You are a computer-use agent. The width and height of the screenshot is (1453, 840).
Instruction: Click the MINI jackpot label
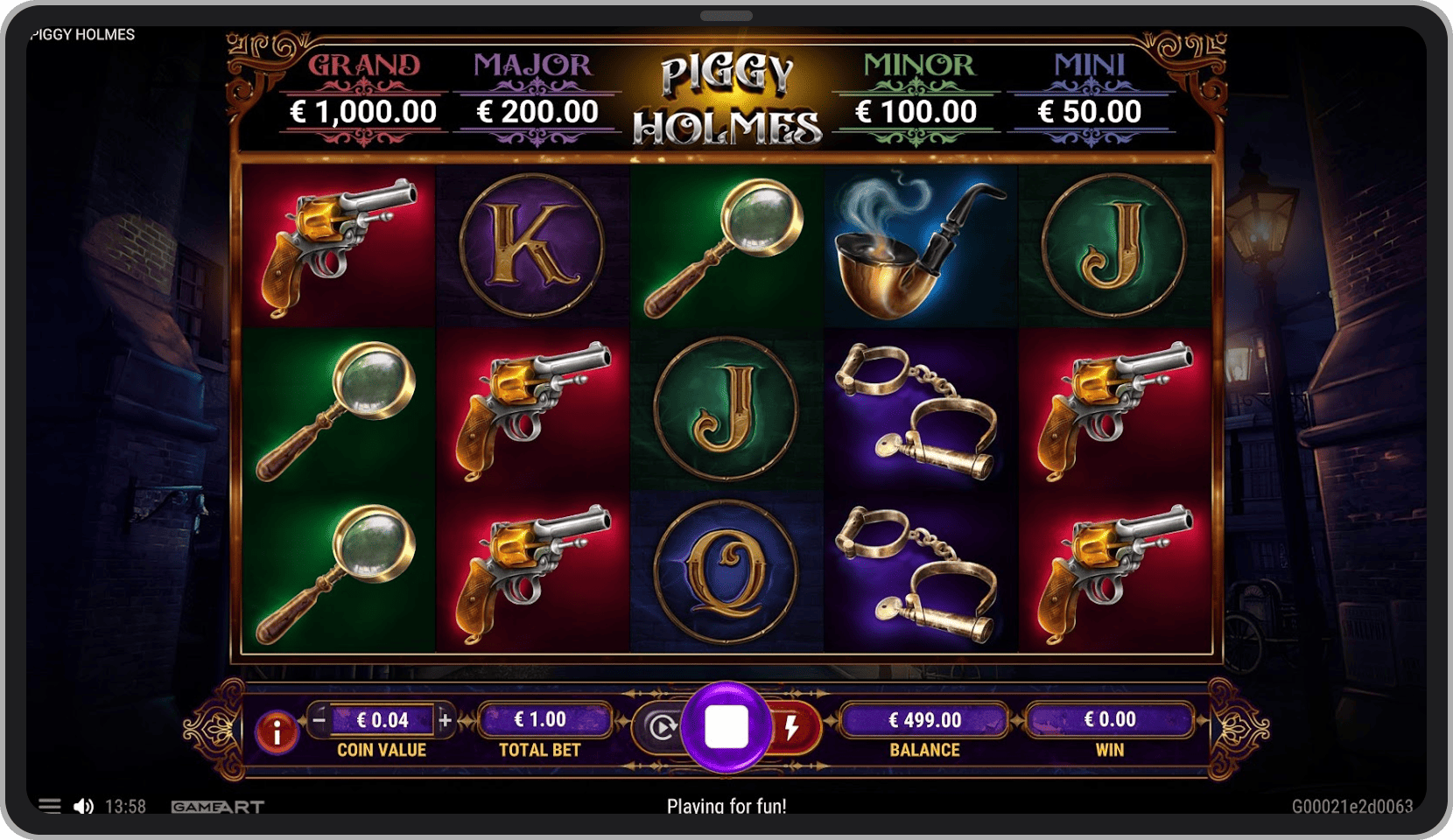[x=1091, y=66]
